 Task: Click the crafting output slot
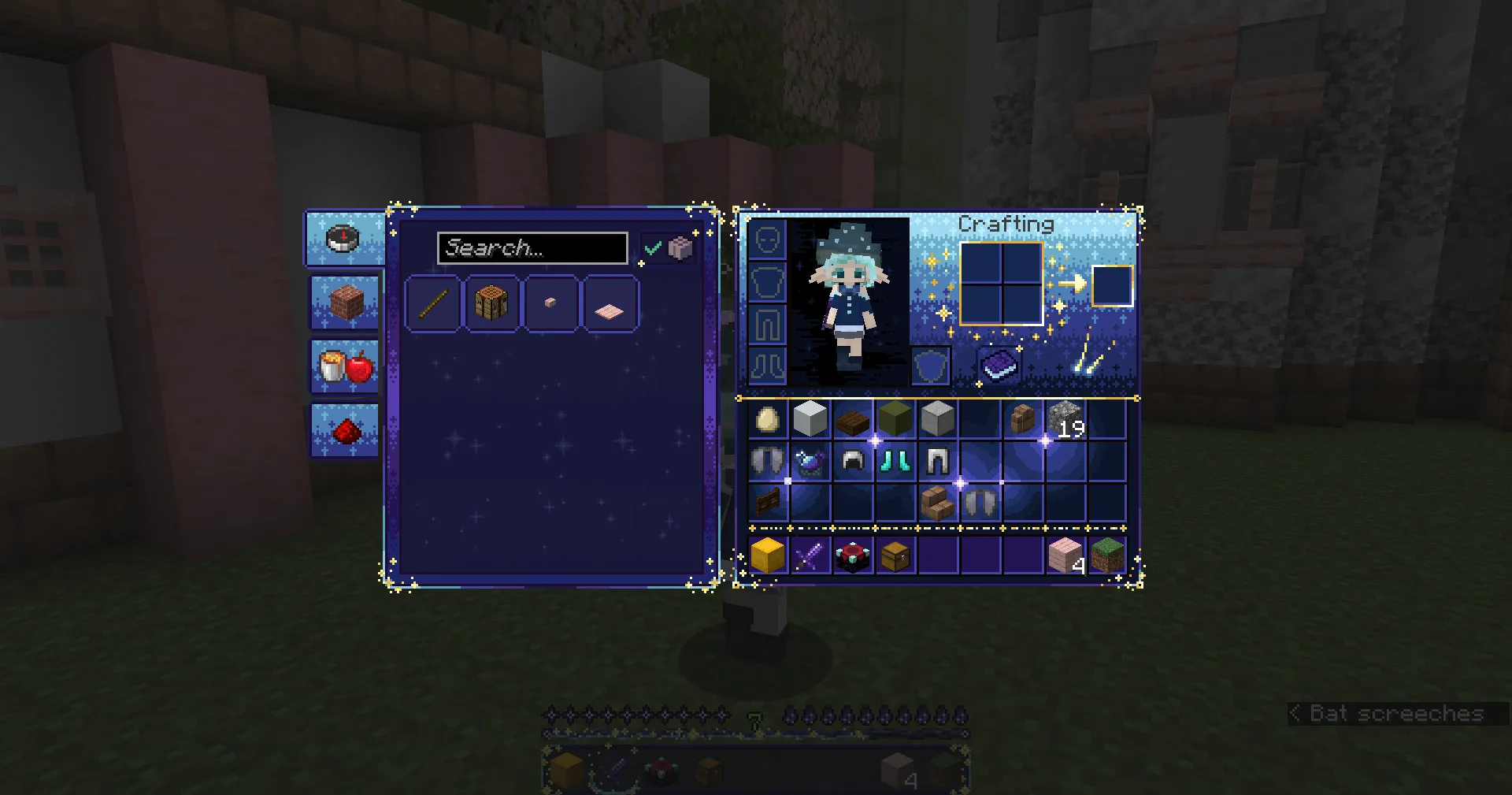pyautogui.click(x=1111, y=286)
